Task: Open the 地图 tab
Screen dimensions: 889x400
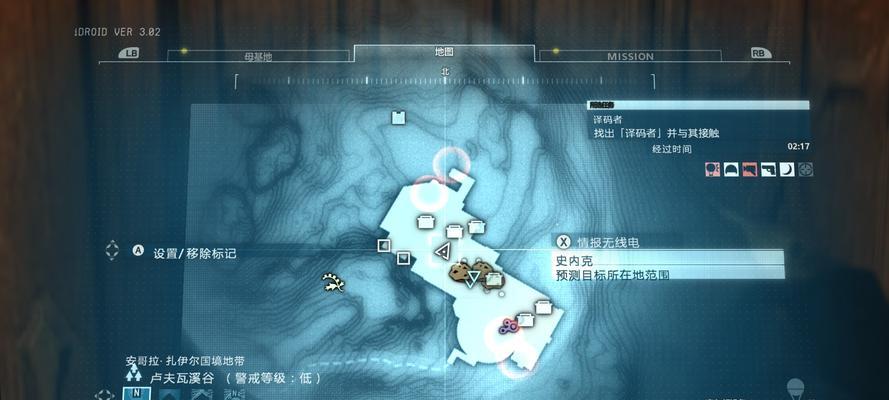Action: pyautogui.click(x=444, y=51)
